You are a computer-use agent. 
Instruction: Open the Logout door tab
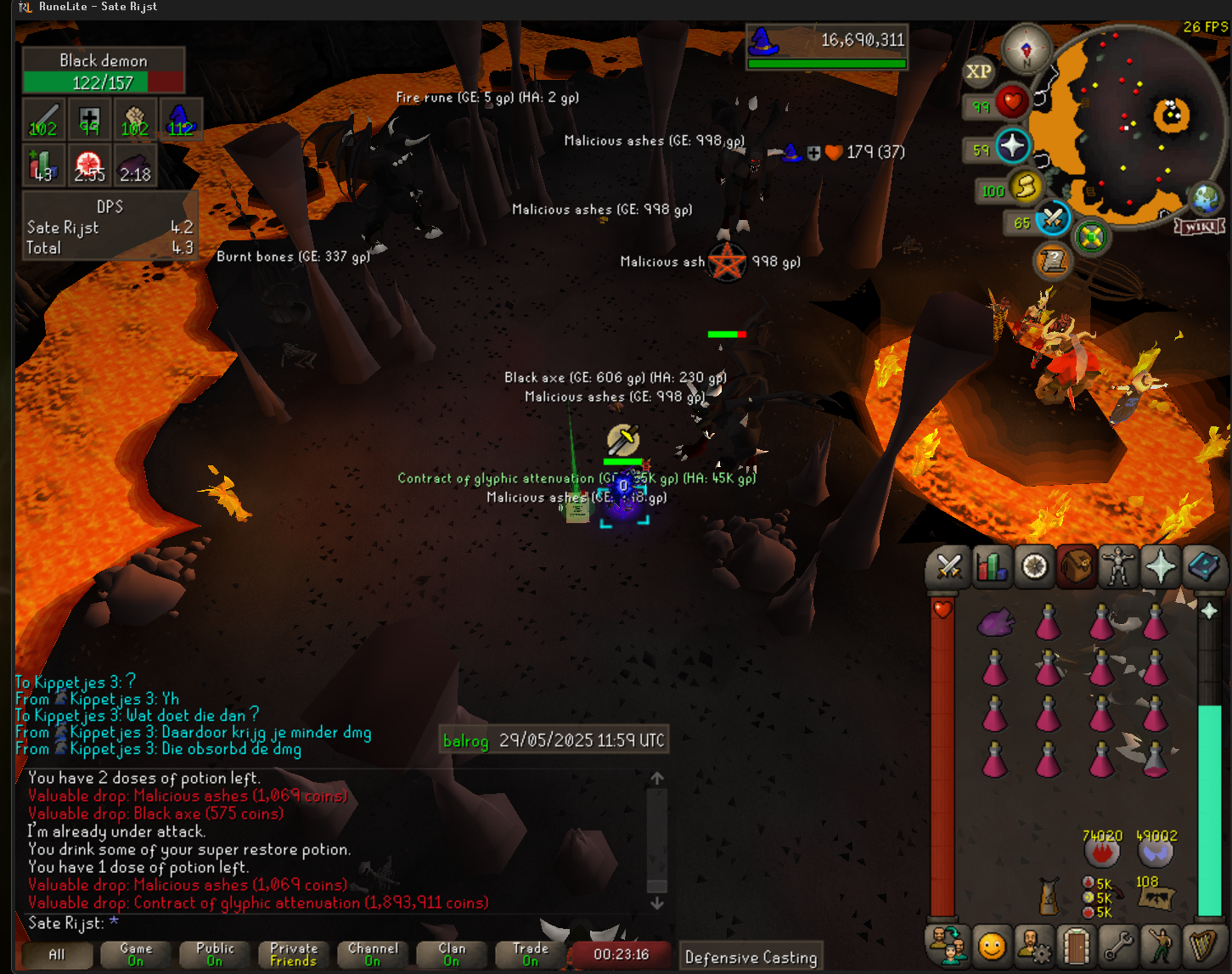tap(1076, 944)
